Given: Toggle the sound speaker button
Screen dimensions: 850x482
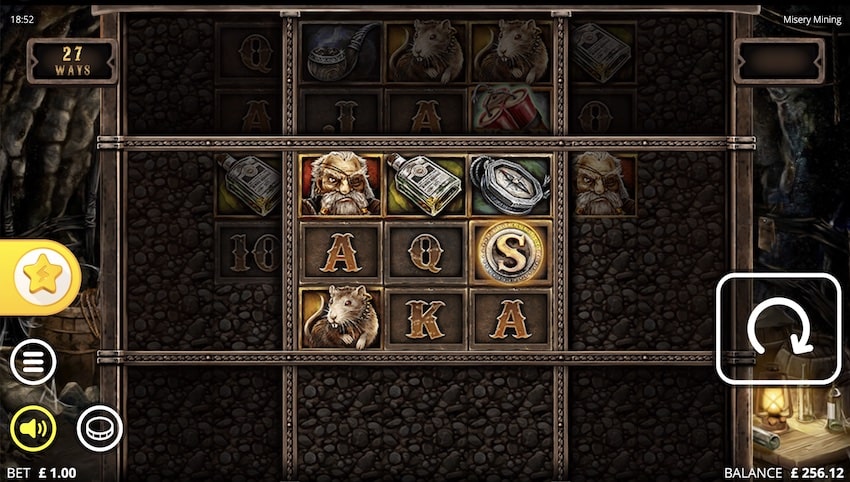Looking at the screenshot, I should pos(33,429).
